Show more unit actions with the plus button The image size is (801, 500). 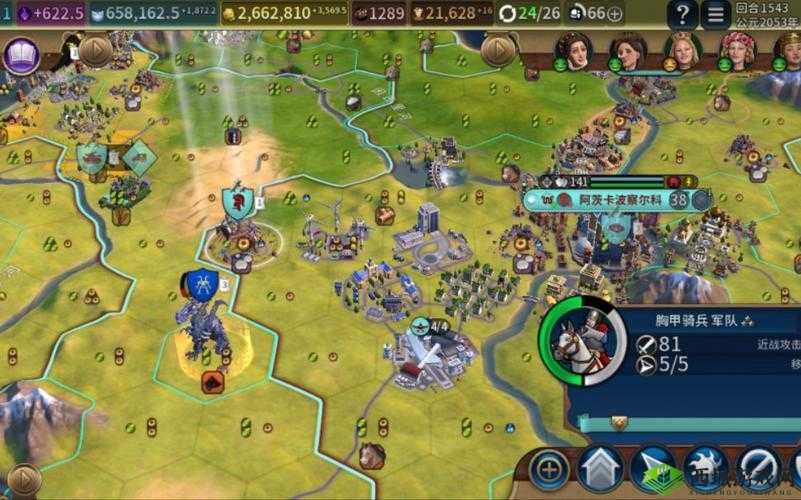[549, 468]
